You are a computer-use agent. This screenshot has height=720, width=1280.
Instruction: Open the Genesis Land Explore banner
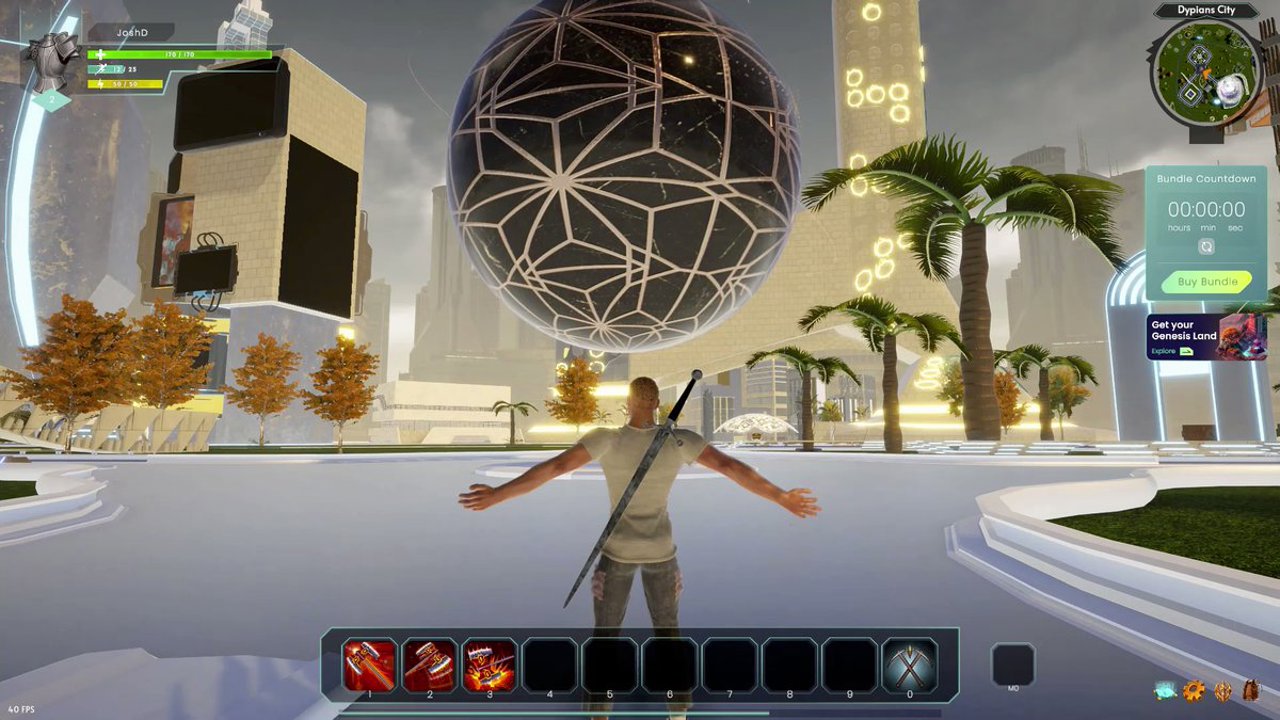(x=1206, y=337)
